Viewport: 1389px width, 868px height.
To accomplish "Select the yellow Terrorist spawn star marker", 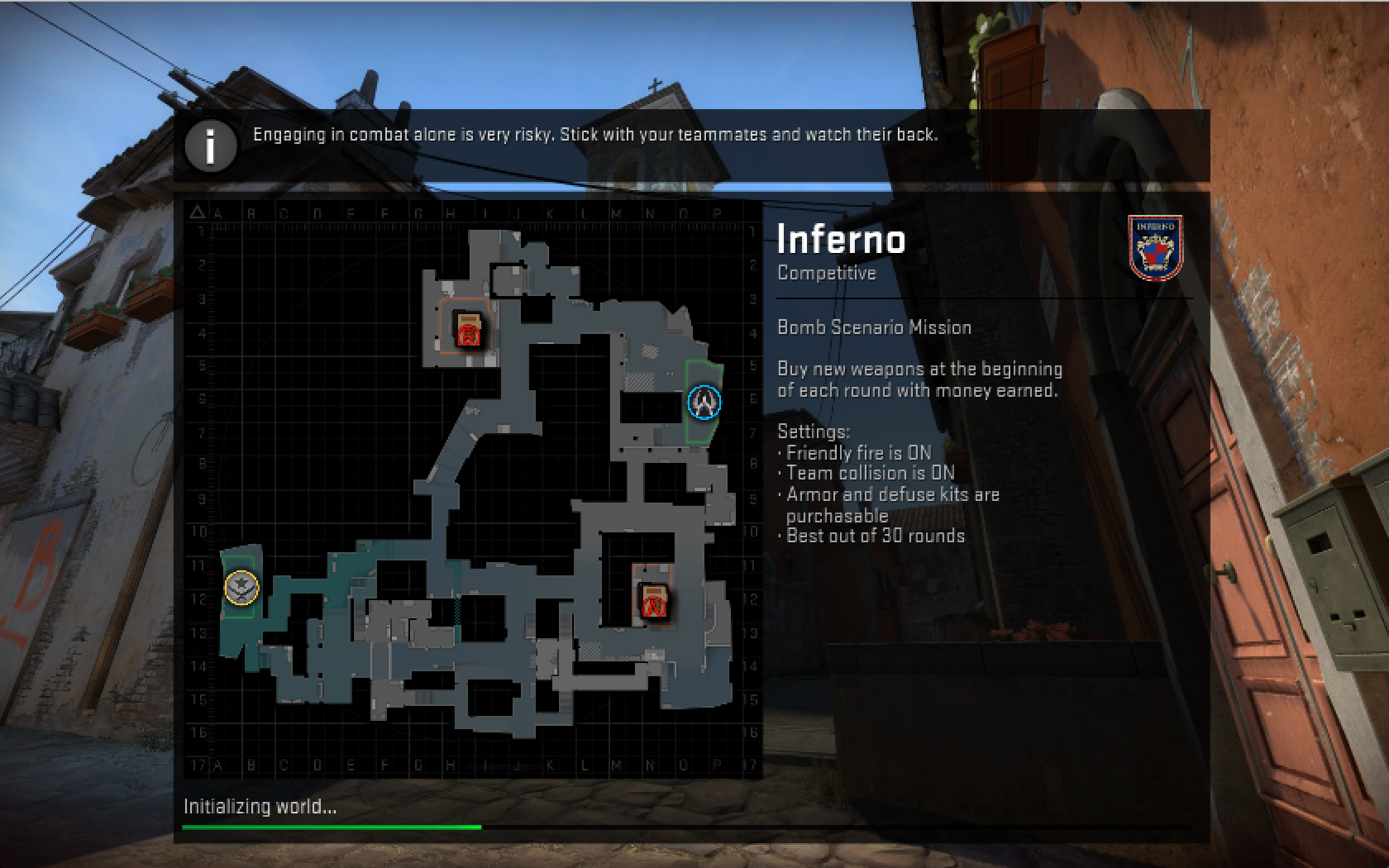I will pyautogui.click(x=241, y=588).
